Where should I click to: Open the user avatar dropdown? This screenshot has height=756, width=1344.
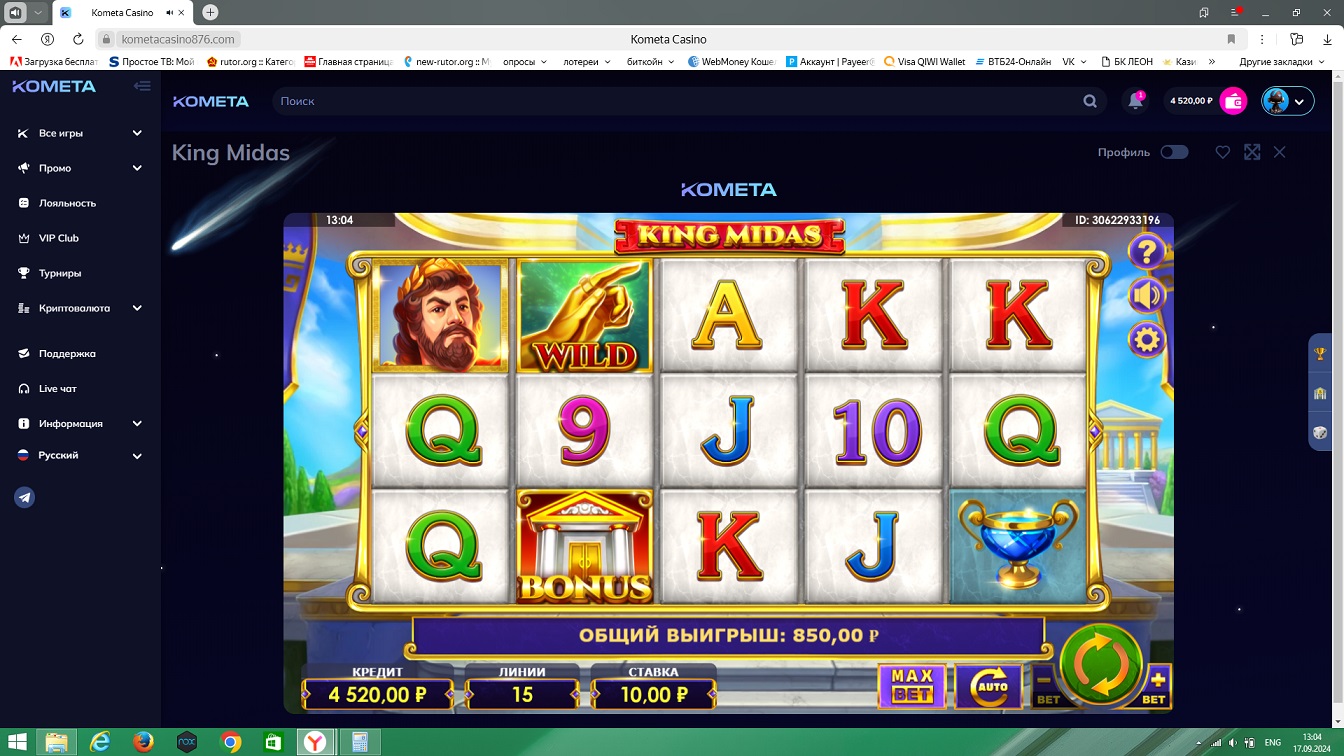[x=1287, y=101]
